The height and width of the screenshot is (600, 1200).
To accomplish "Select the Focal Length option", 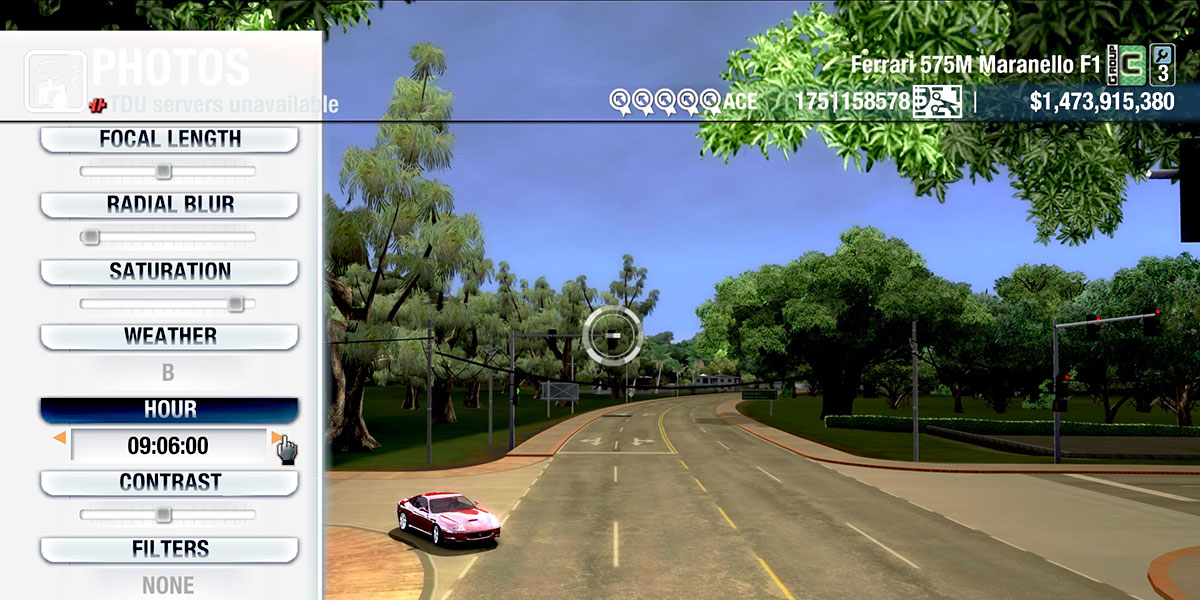I will [x=169, y=139].
